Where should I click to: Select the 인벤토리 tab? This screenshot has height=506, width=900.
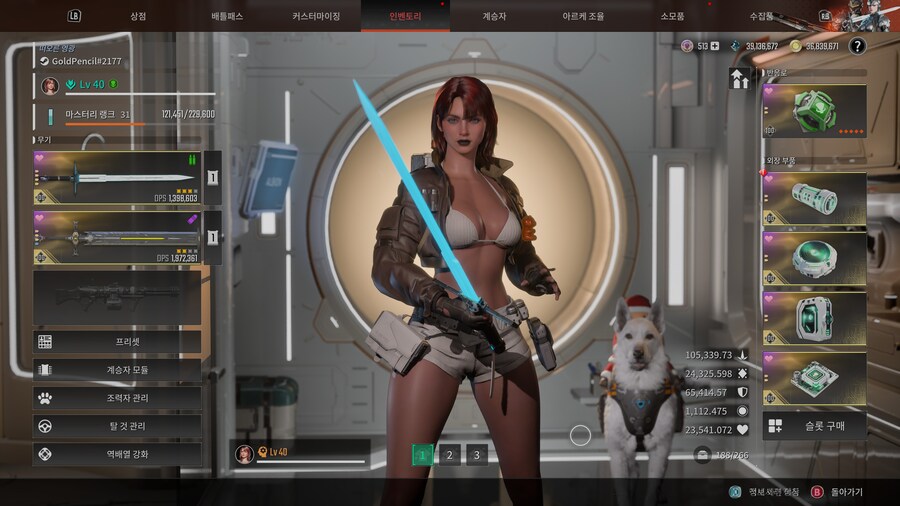click(405, 16)
